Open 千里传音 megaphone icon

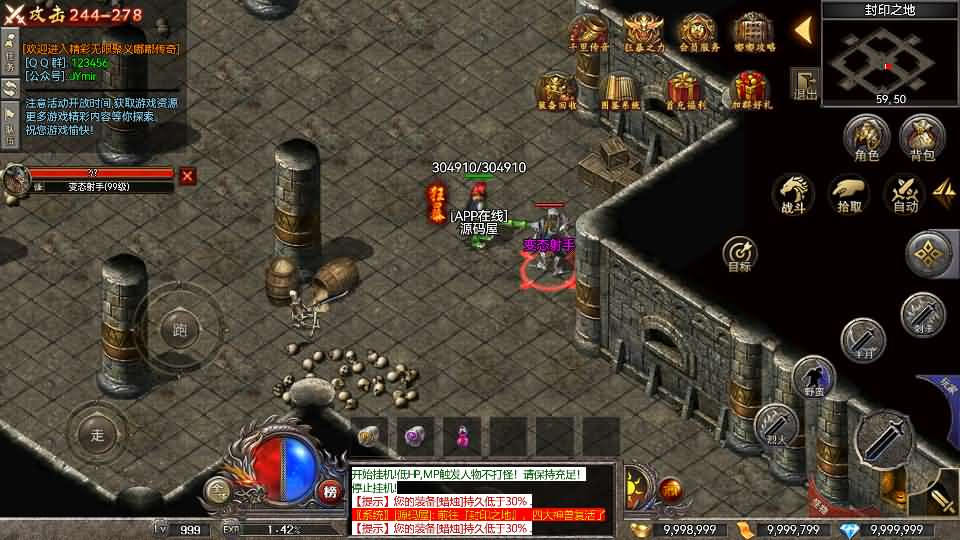[587, 34]
